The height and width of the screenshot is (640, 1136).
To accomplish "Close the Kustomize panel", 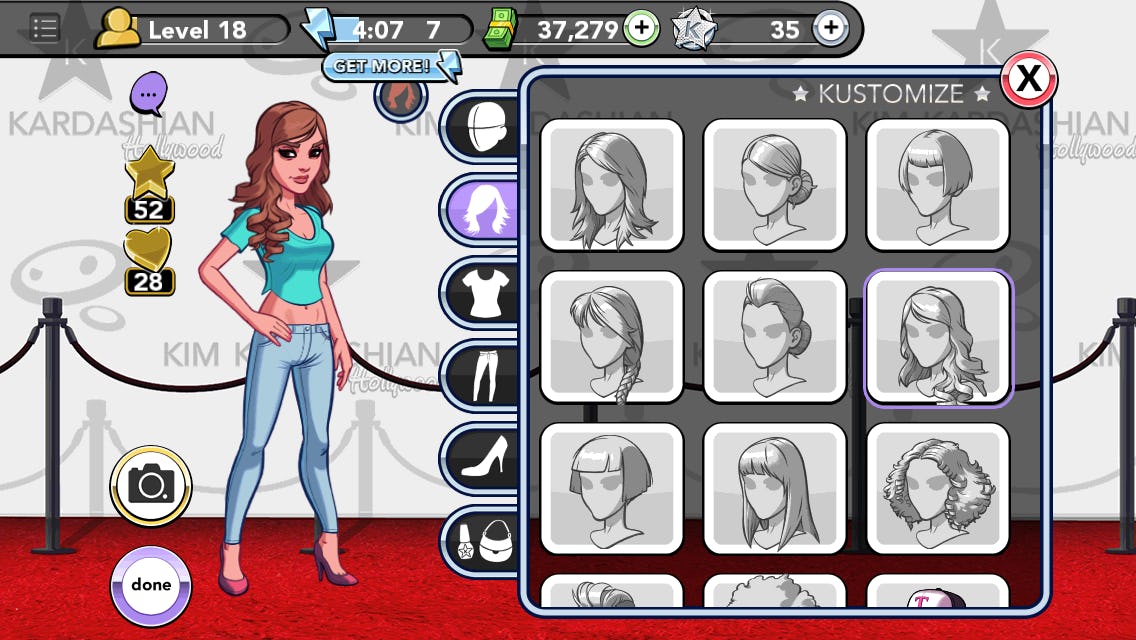I will [1028, 79].
